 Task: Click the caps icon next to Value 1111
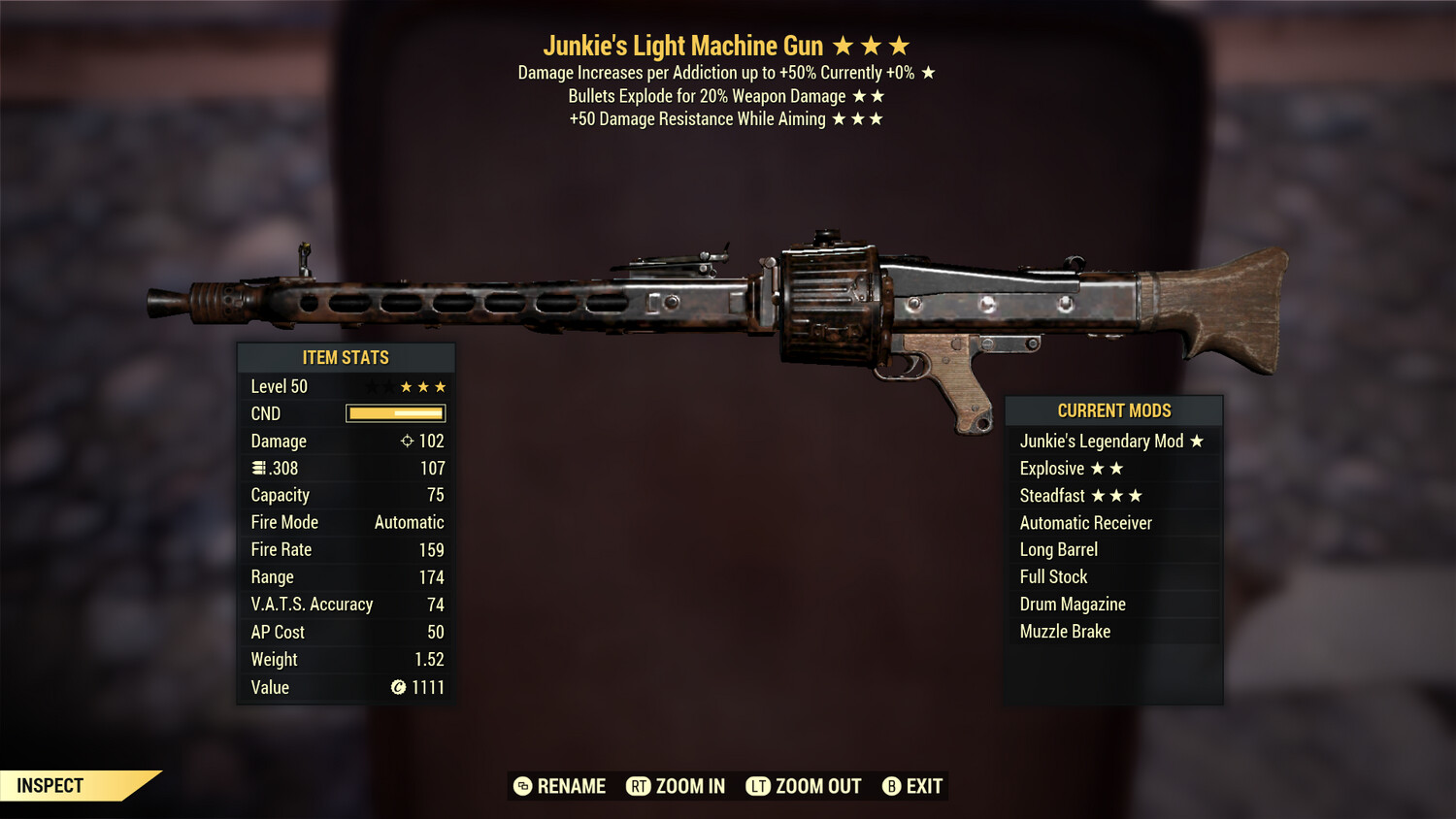[398, 688]
